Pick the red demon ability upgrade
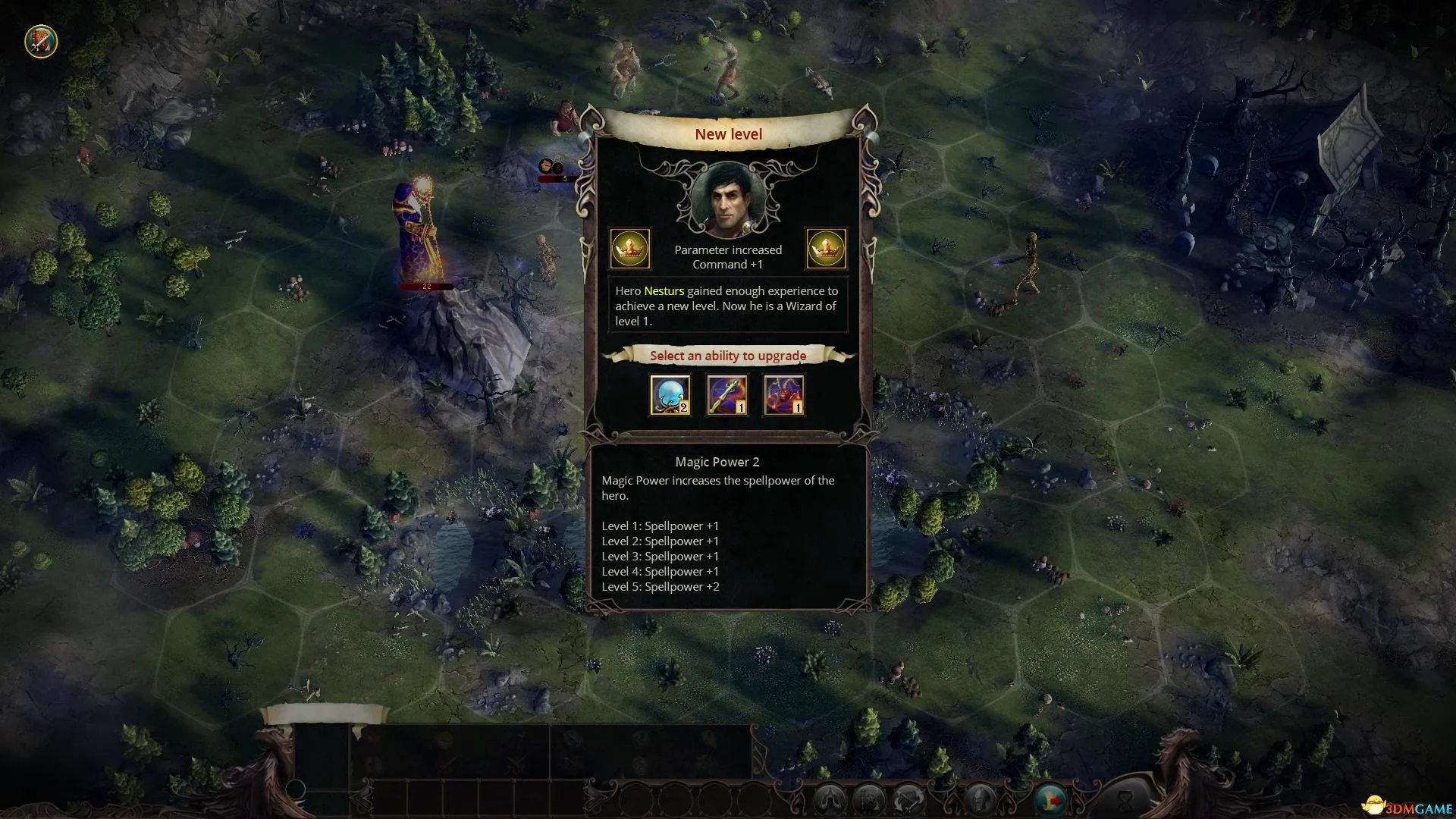The width and height of the screenshot is (1456, 819). (x=784, y=395)
